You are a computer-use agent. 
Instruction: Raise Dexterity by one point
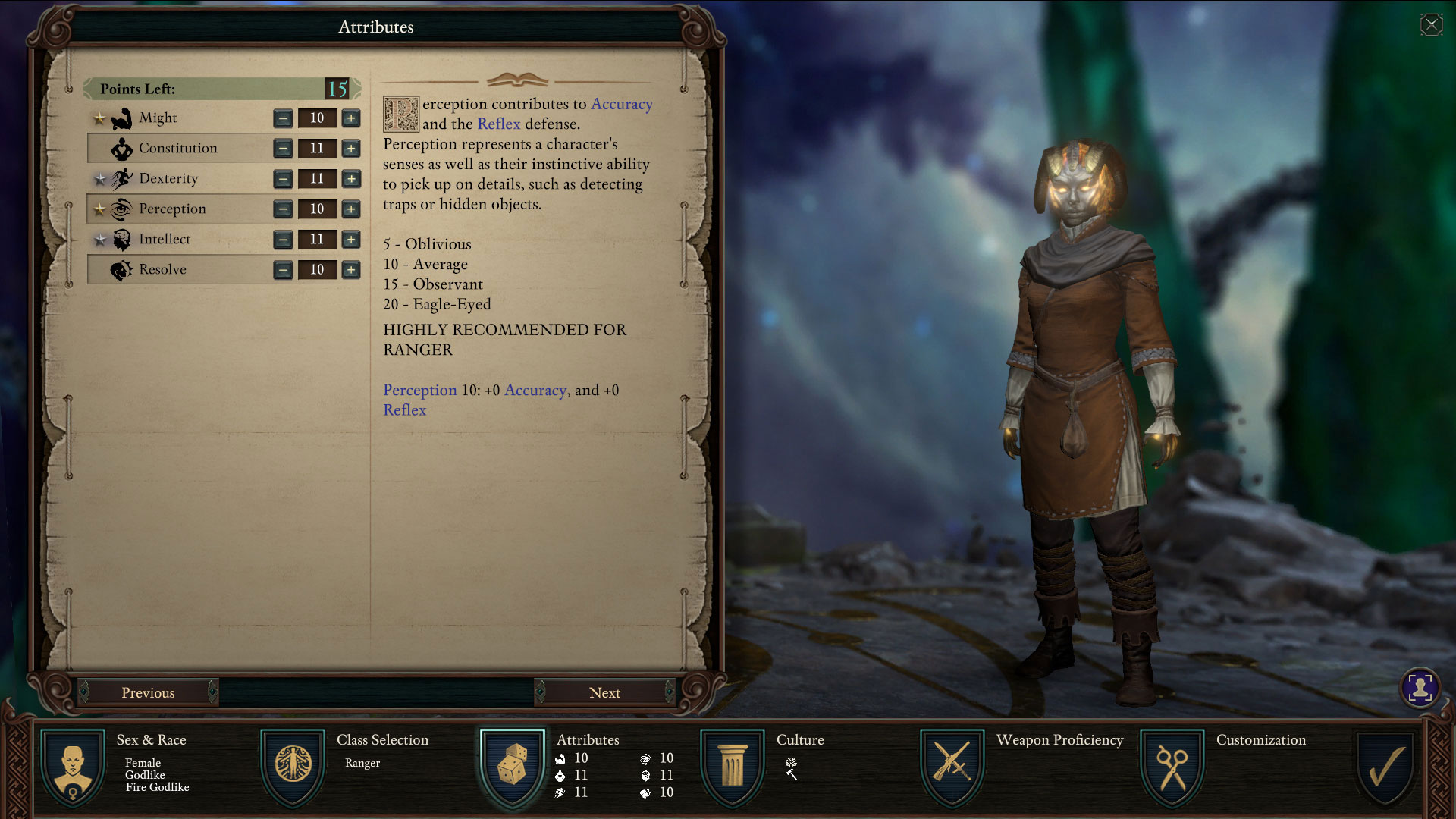tap(350, 179)
